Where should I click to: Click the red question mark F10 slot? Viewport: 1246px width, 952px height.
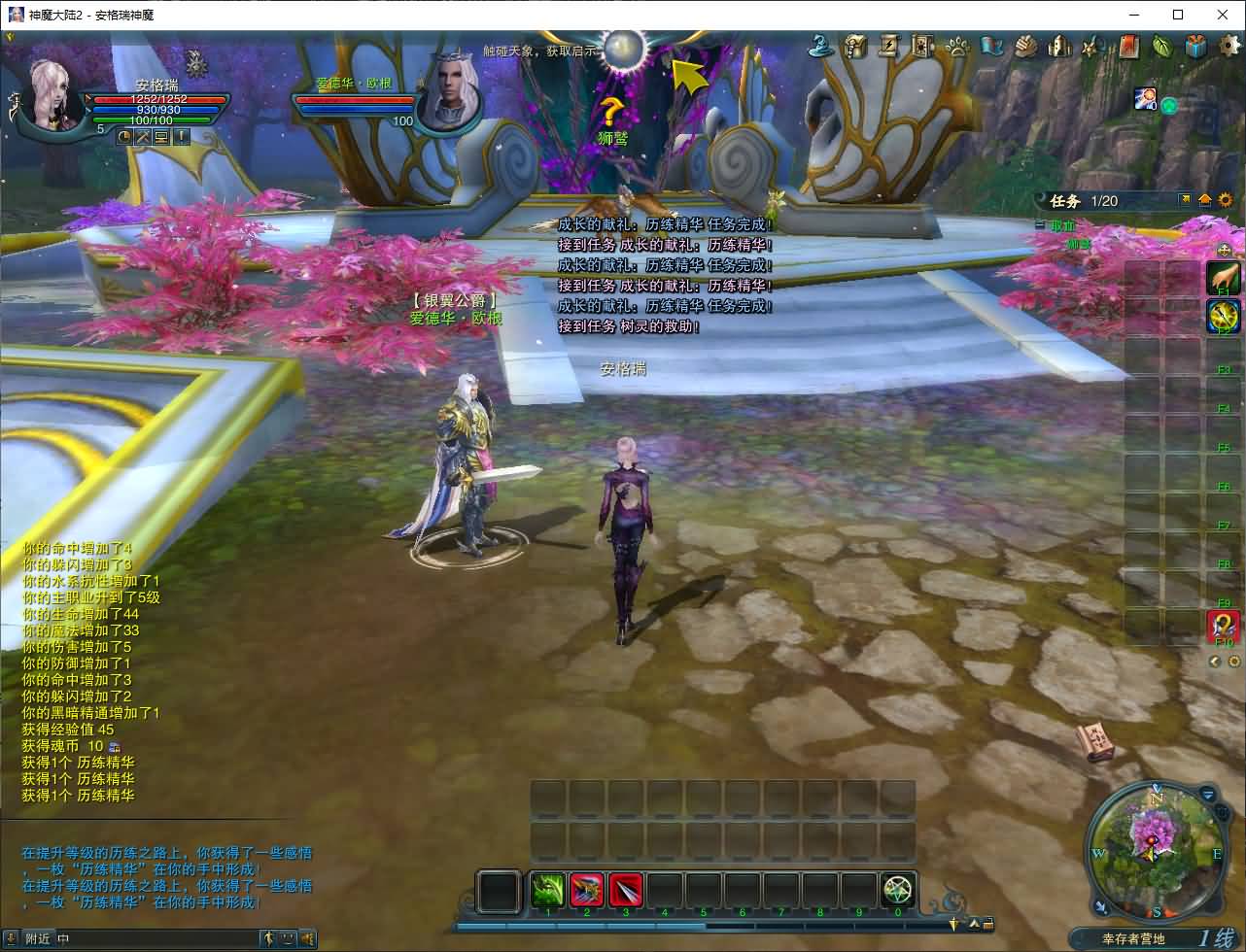[x=1223, y=627]
